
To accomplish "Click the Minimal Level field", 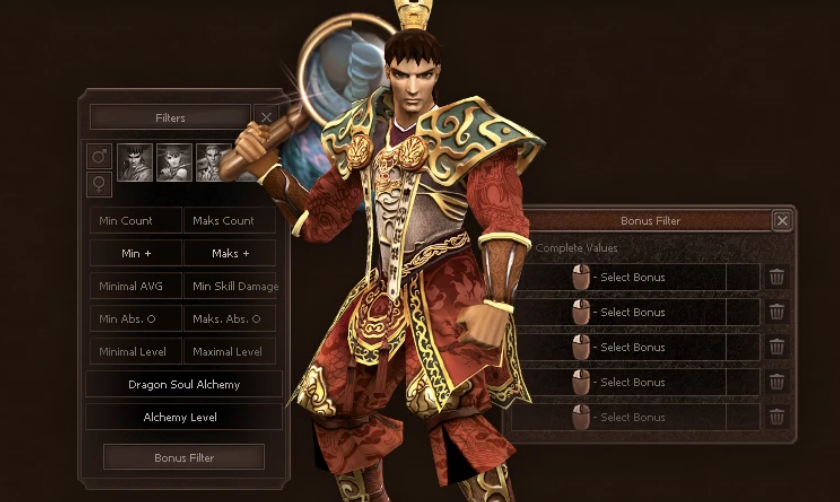I will [x=136, y=352].
